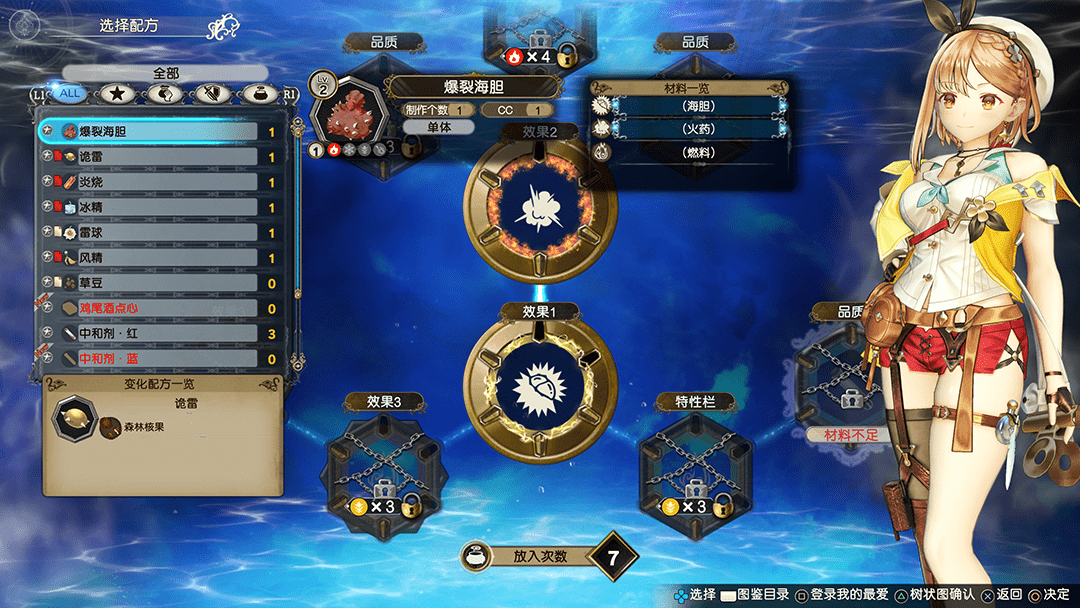The height and width of the screenshot is (608, 1080).
Task: Click the locked 效果3 node
Action: [385, 463]
